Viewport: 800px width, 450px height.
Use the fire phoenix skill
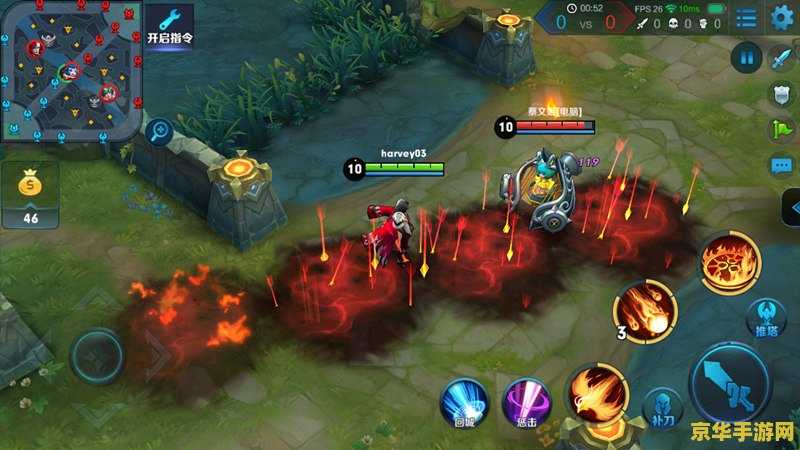(x=597, y=391)
